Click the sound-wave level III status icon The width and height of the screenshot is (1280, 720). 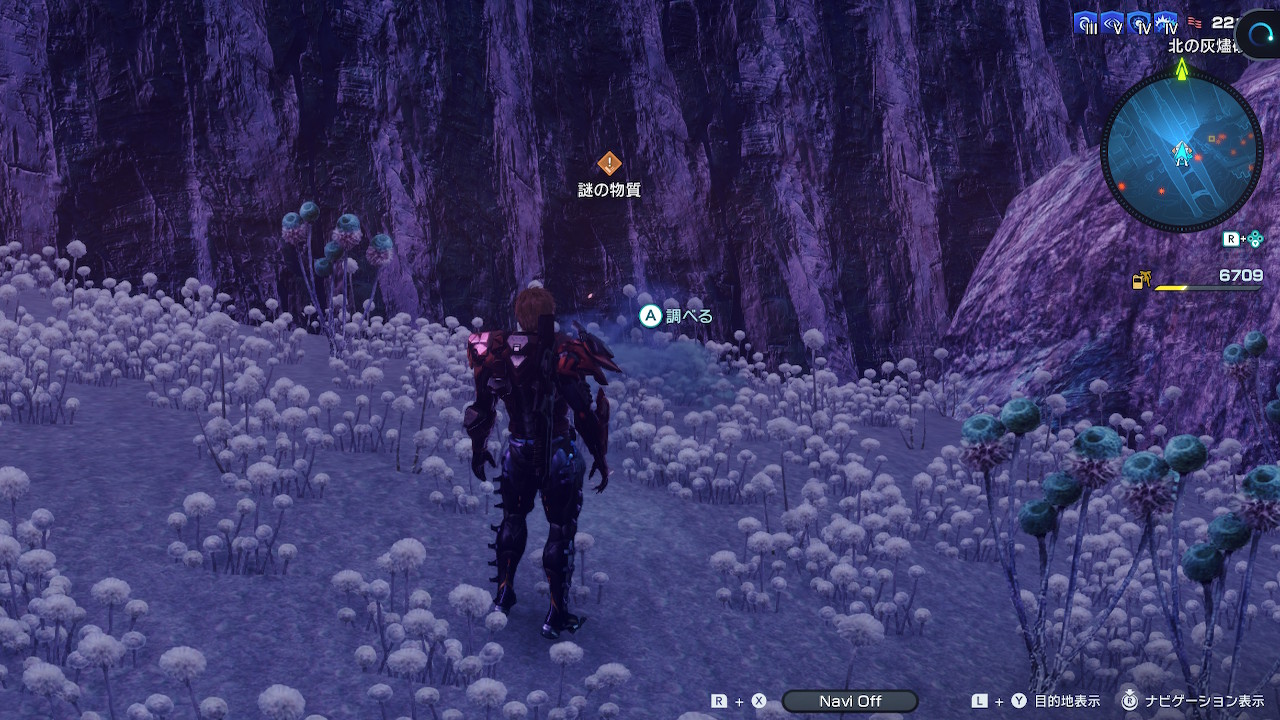(x=1086, y=24)
